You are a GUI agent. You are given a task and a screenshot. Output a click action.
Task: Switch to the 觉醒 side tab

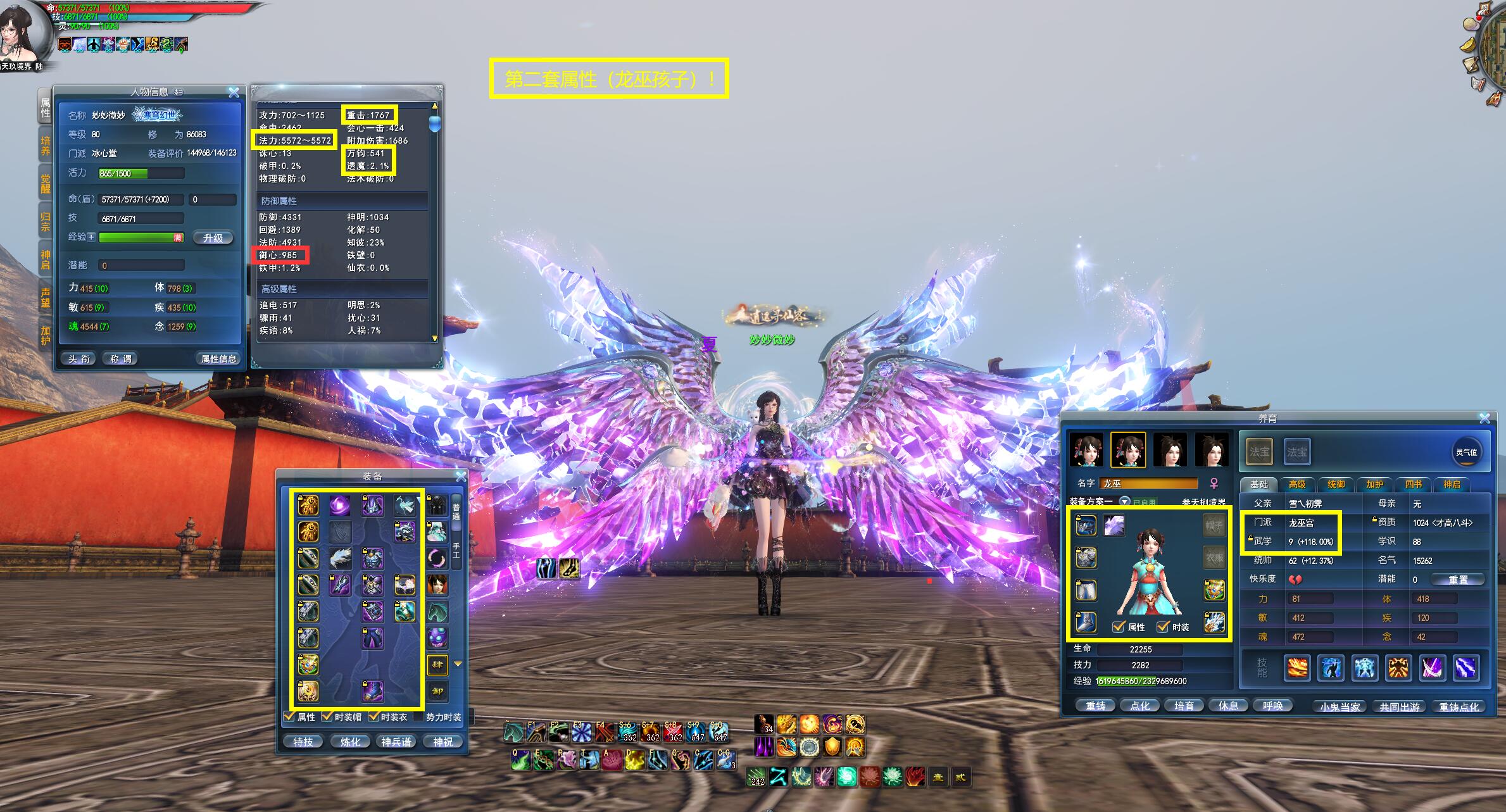(46, 183)
